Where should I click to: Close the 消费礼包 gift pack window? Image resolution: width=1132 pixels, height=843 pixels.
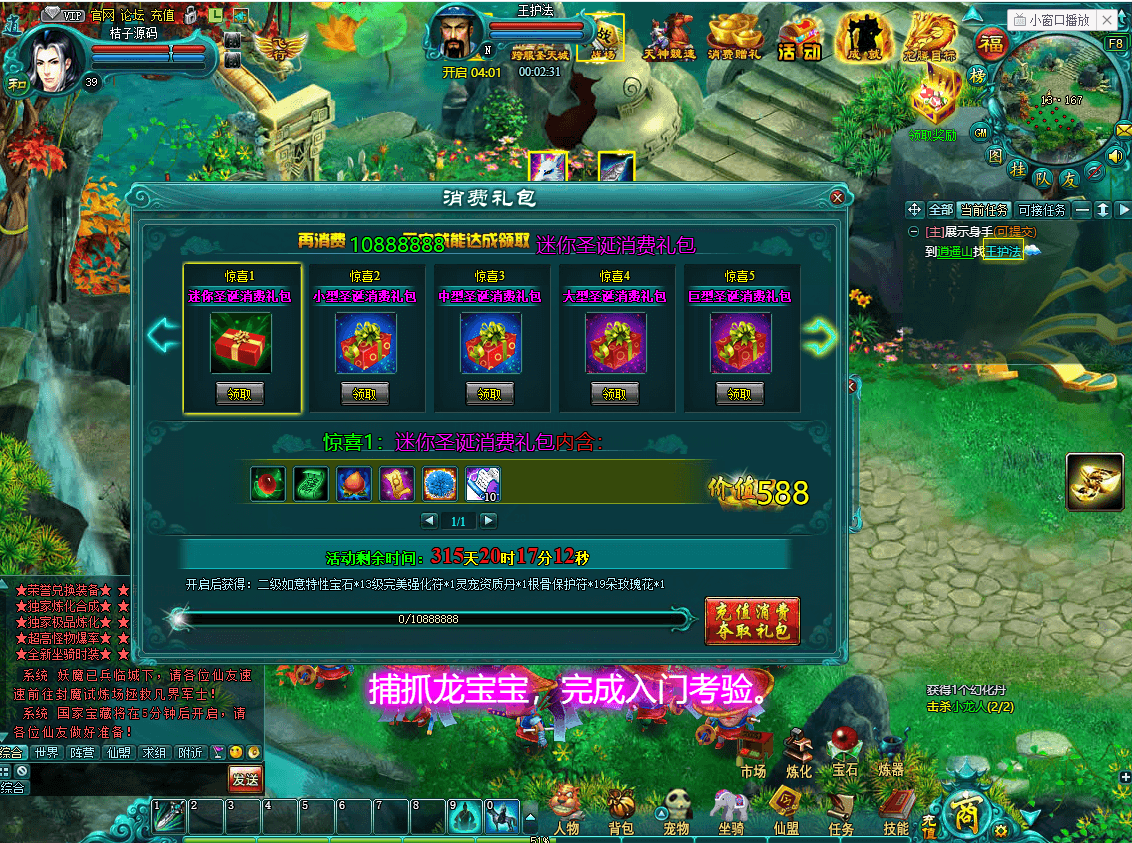[x=837, y=198]
